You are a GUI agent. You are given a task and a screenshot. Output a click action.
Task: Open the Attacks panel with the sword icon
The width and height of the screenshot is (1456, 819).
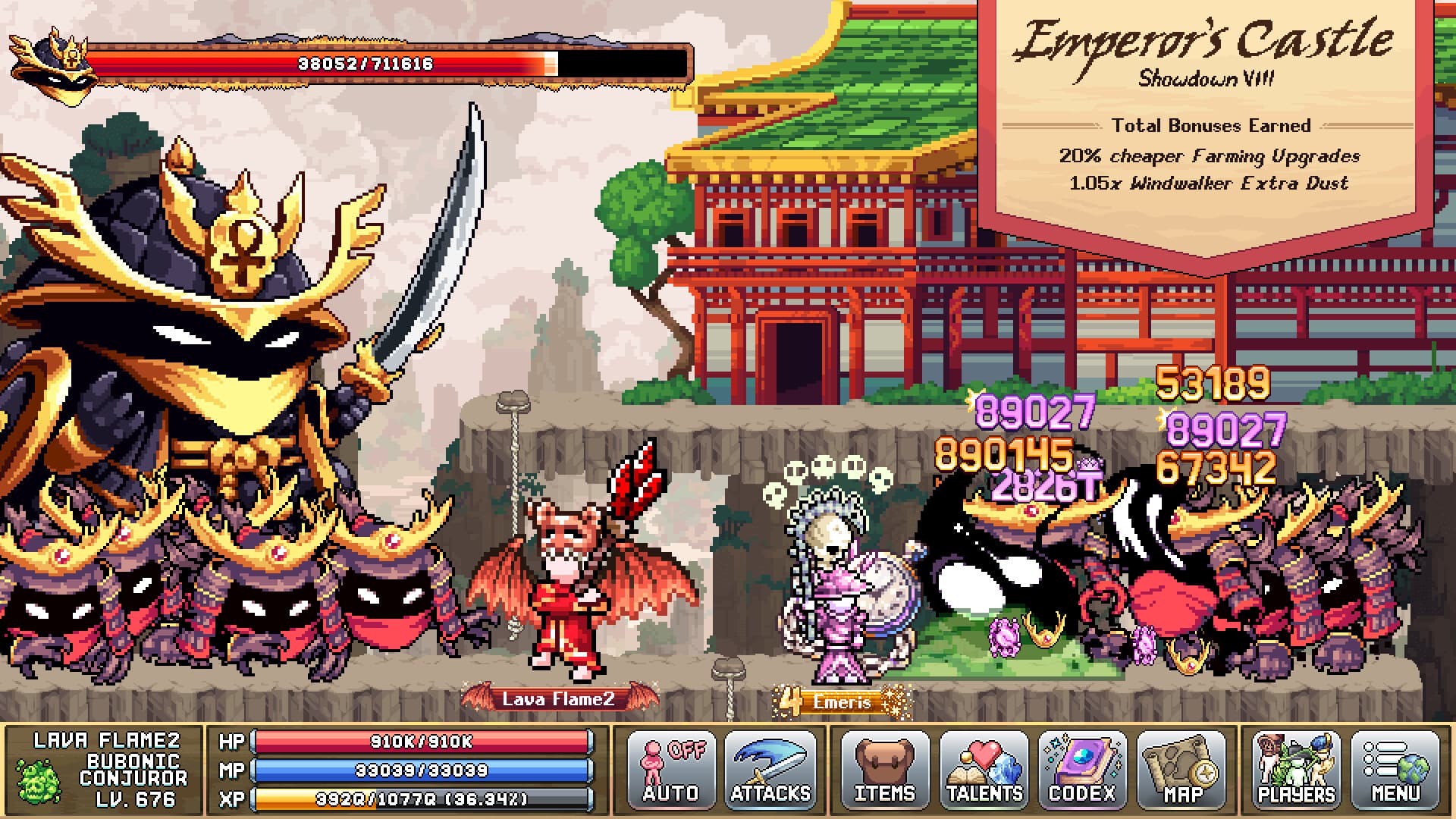[x=770, y=770]
